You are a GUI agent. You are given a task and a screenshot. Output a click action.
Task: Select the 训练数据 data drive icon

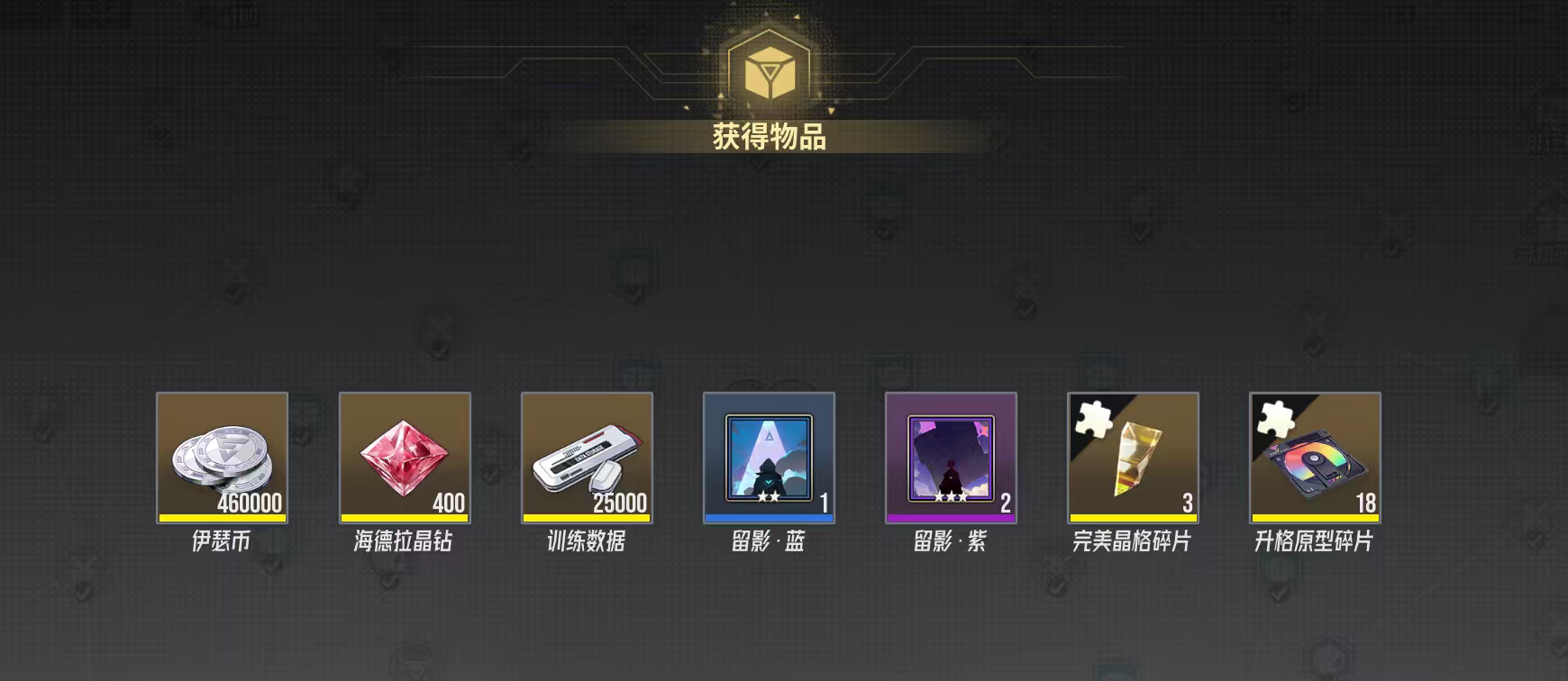pyautogui.click(x=588, y=459)
